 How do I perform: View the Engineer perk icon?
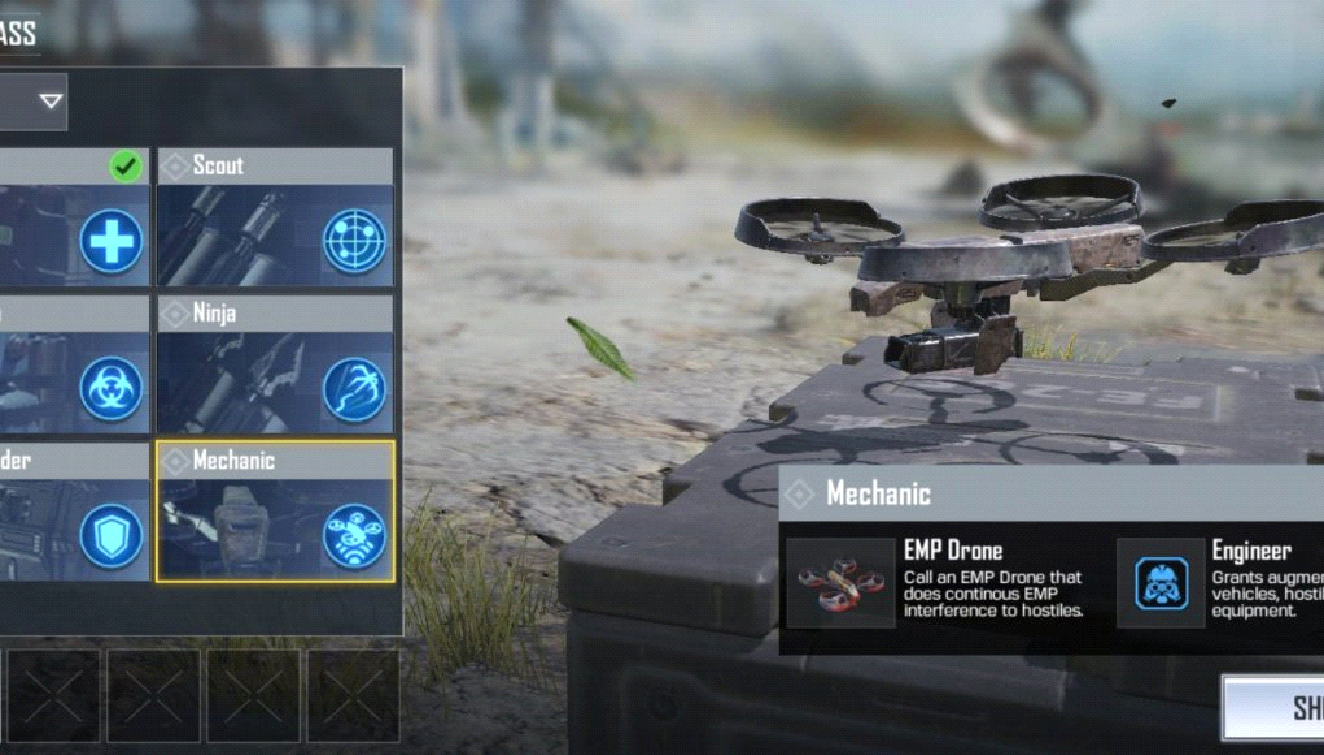1160,583
